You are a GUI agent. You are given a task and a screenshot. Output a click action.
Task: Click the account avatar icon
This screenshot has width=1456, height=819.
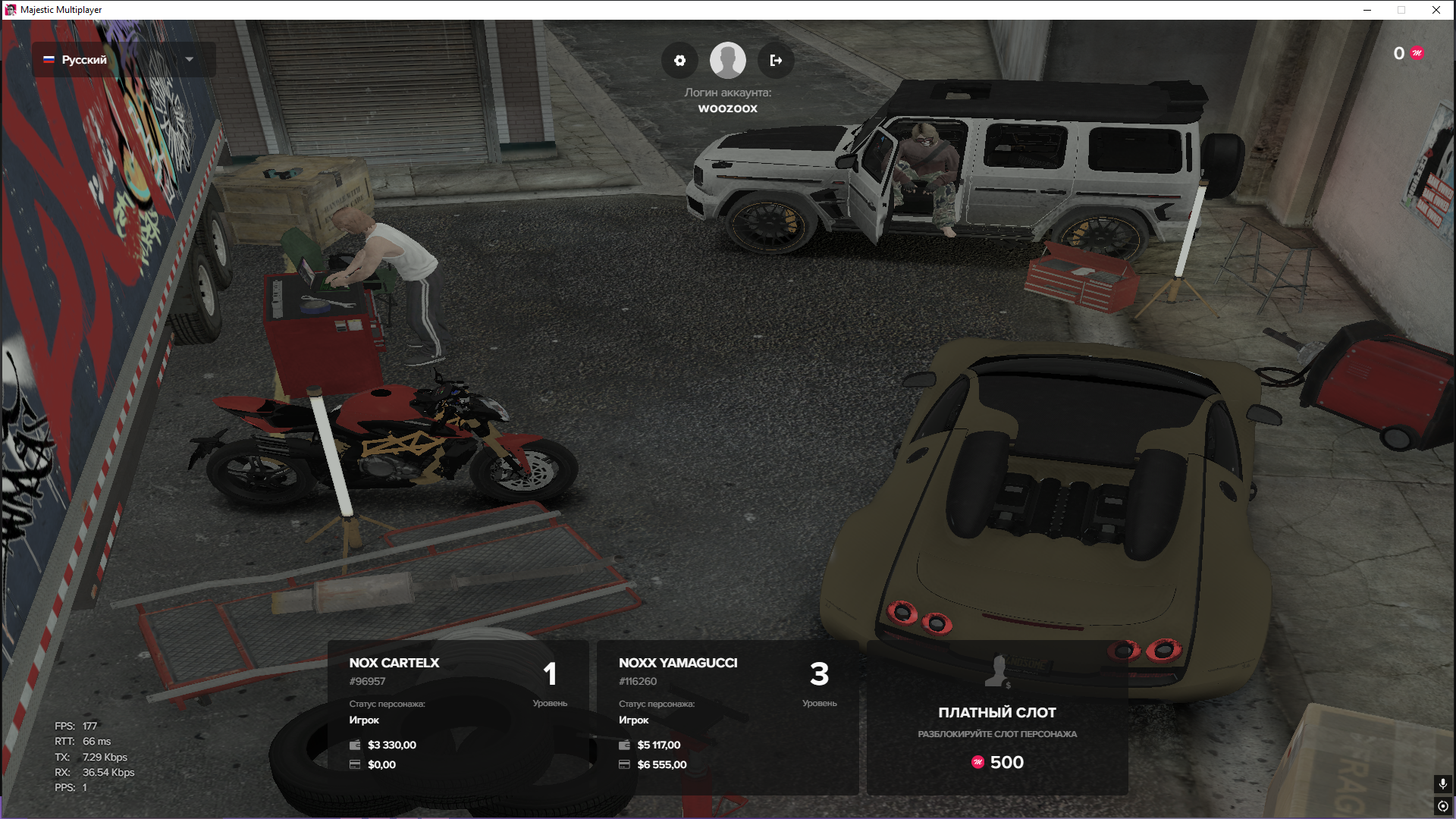click(727, 61)
